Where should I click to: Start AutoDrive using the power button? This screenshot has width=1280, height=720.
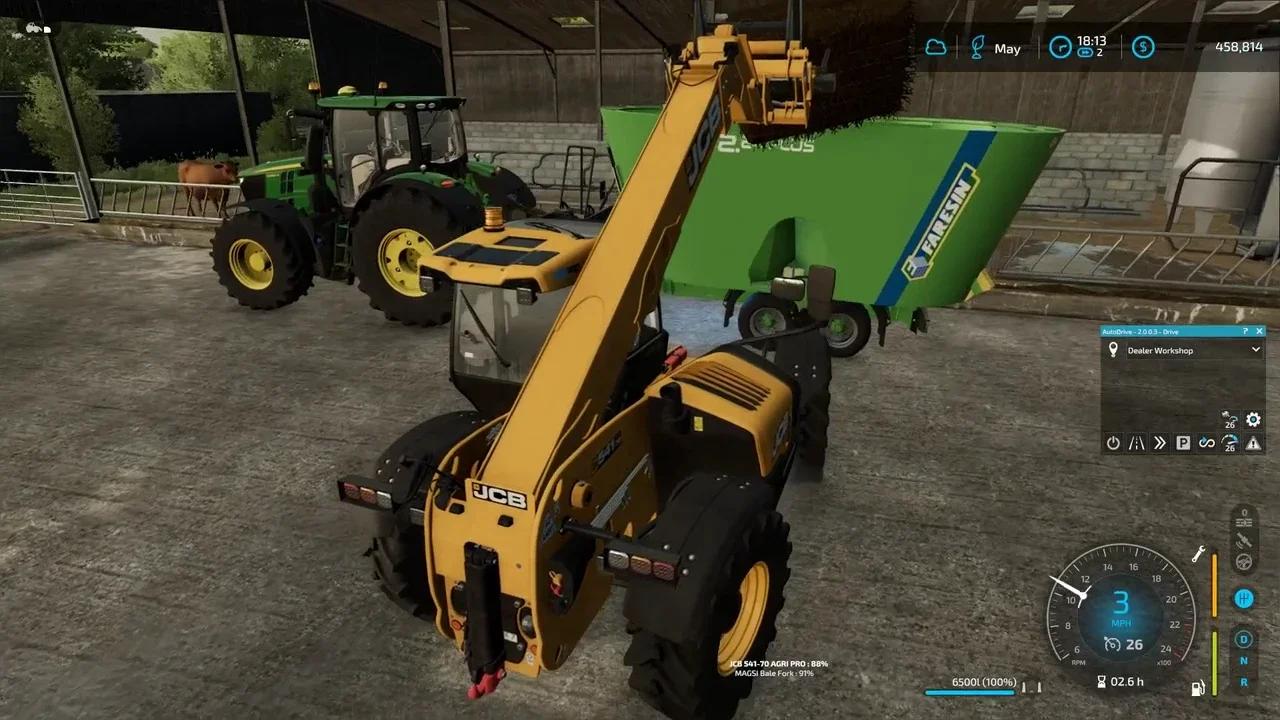(x=1112, y=442)
